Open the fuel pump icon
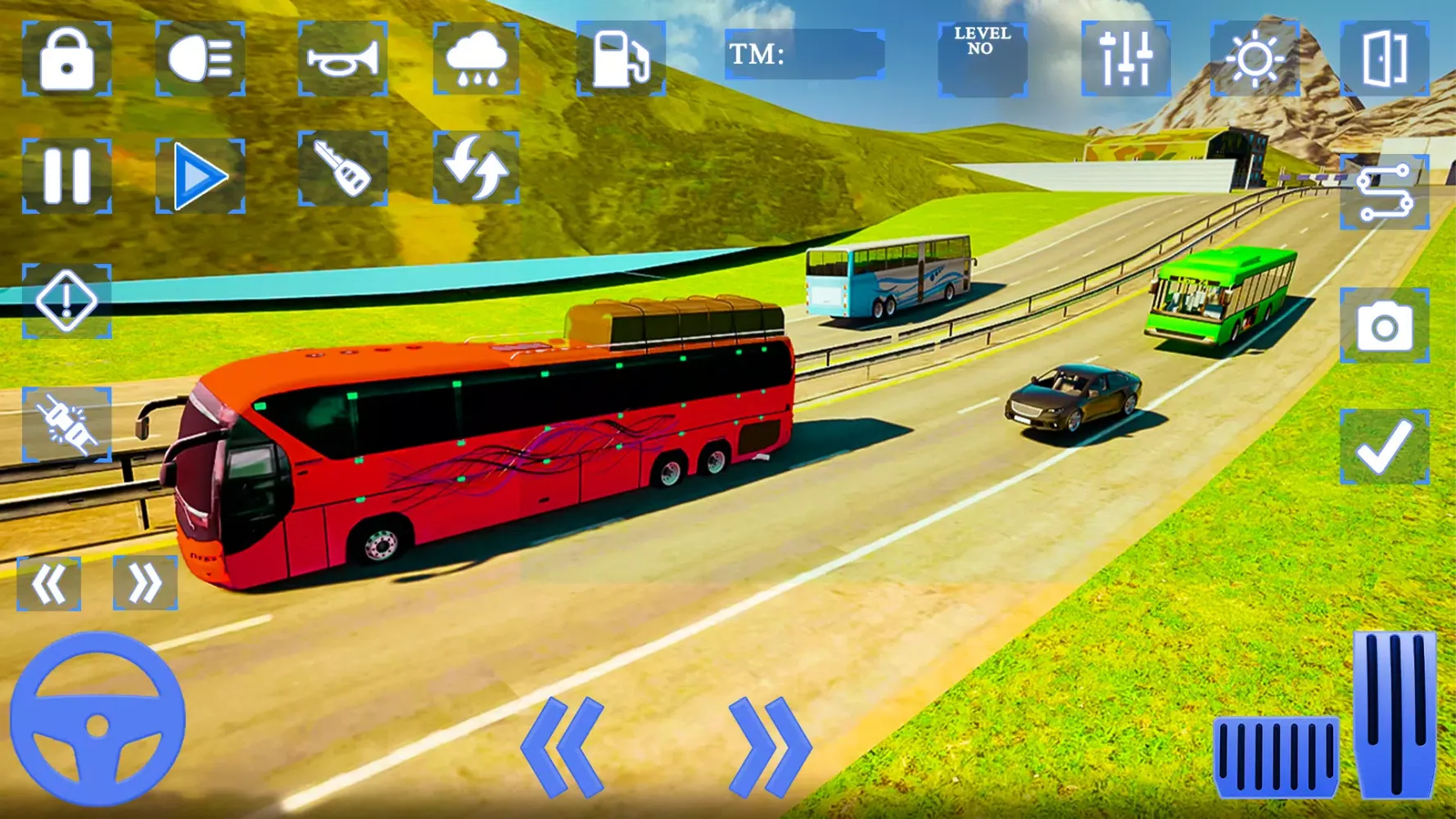Image resolution: width=1456 pixels, height=819 pixels. click(x=620, y=59)
